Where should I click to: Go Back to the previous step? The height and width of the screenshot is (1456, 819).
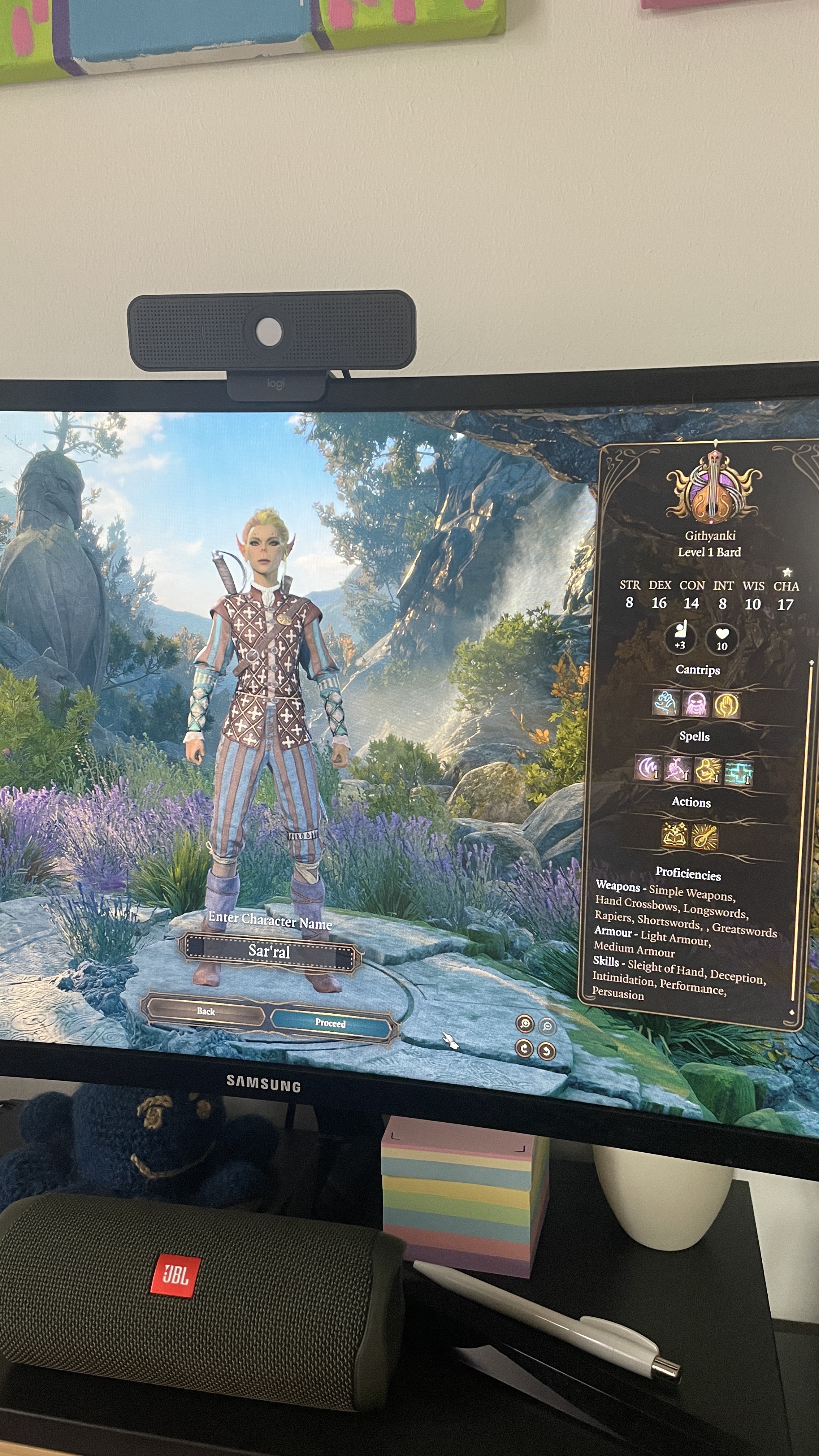(x=206, y=1011)
